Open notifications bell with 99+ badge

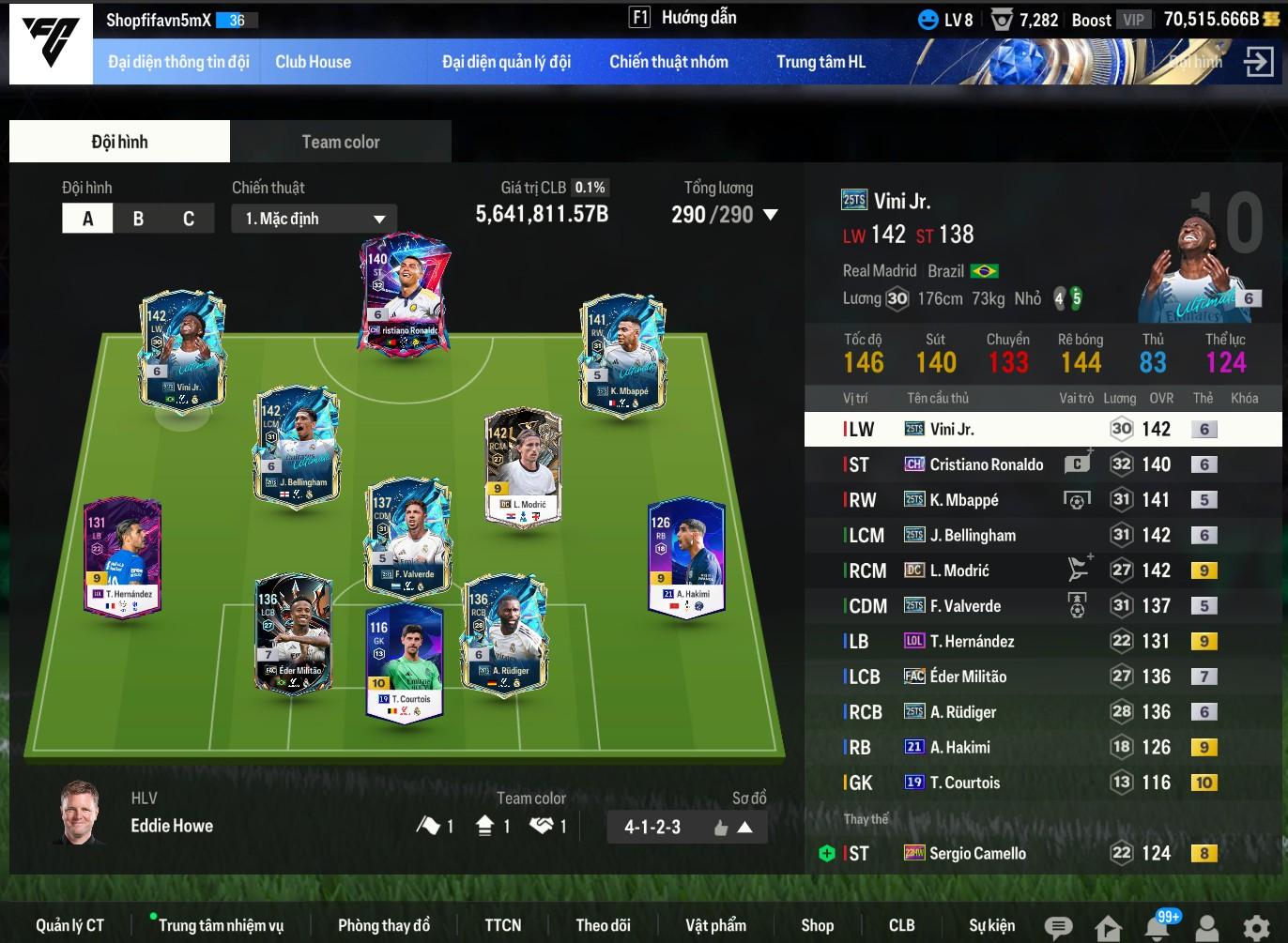tap(1158, 927)
